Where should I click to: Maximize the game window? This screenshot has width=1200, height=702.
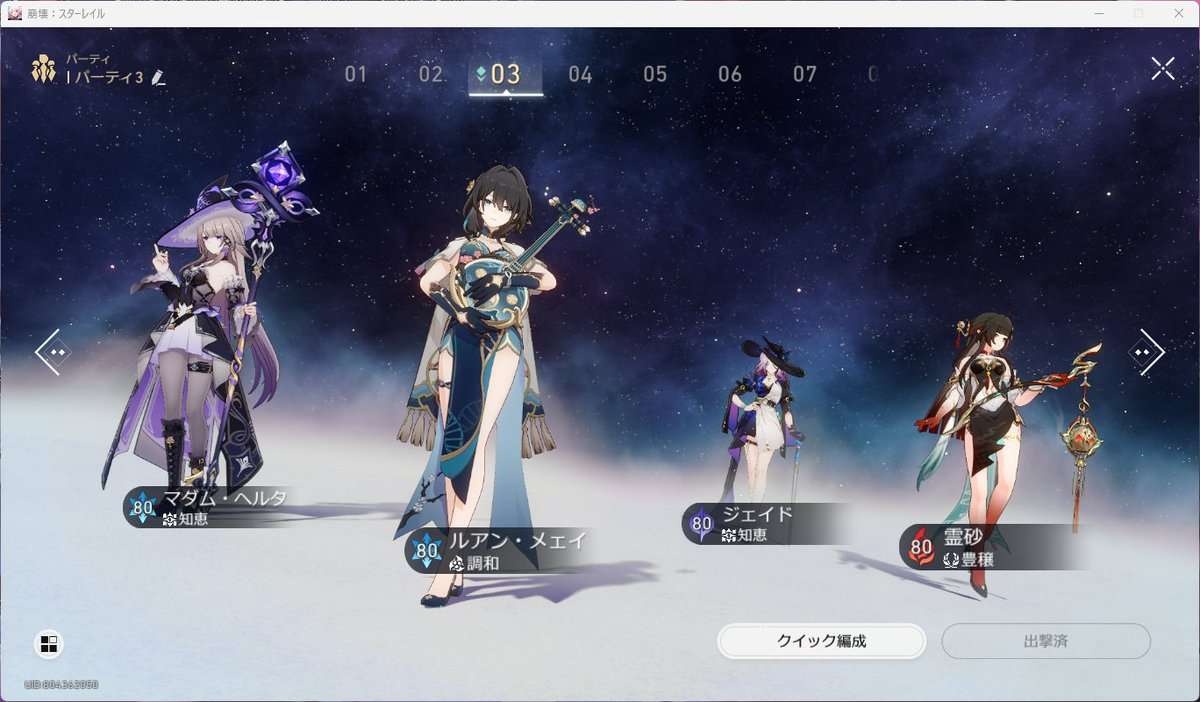tap(1138, 13)
